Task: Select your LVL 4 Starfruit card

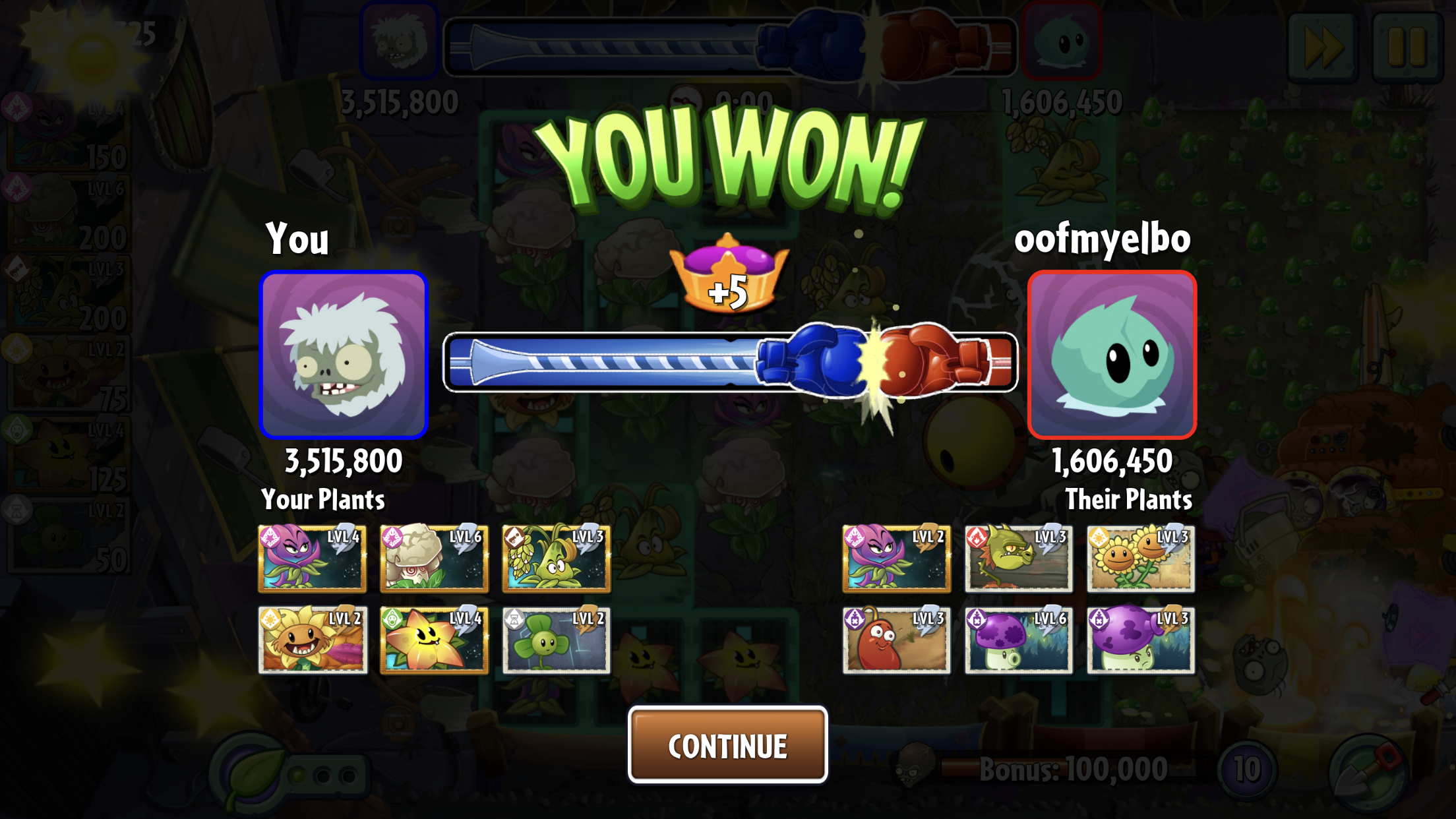Action: (x=434, y=640)
